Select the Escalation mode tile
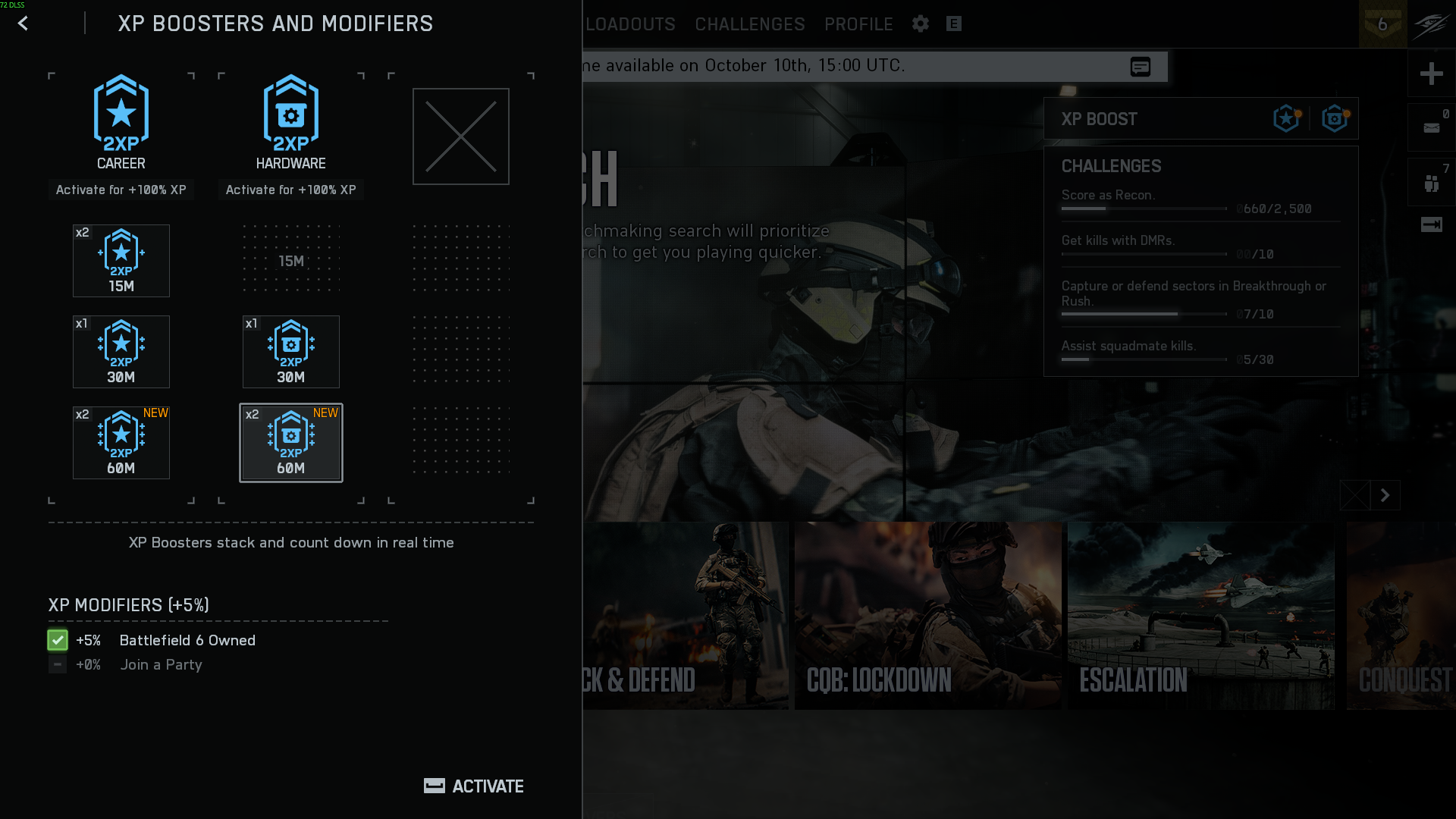Image resolution: width=1456 pixels, height=819 pixels. (1200, 616)
